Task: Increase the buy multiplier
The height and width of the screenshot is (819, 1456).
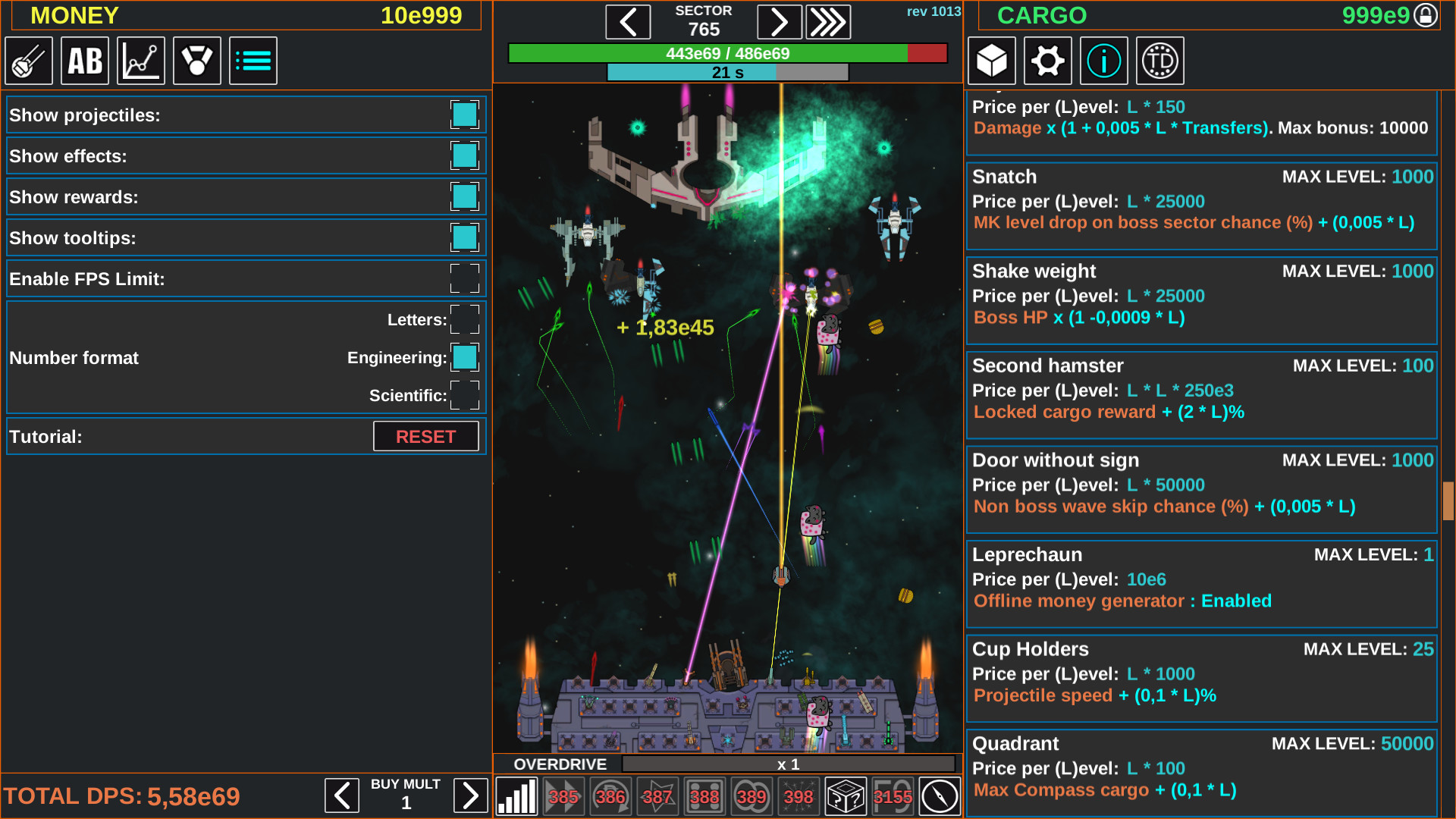Action: point(470,795)
